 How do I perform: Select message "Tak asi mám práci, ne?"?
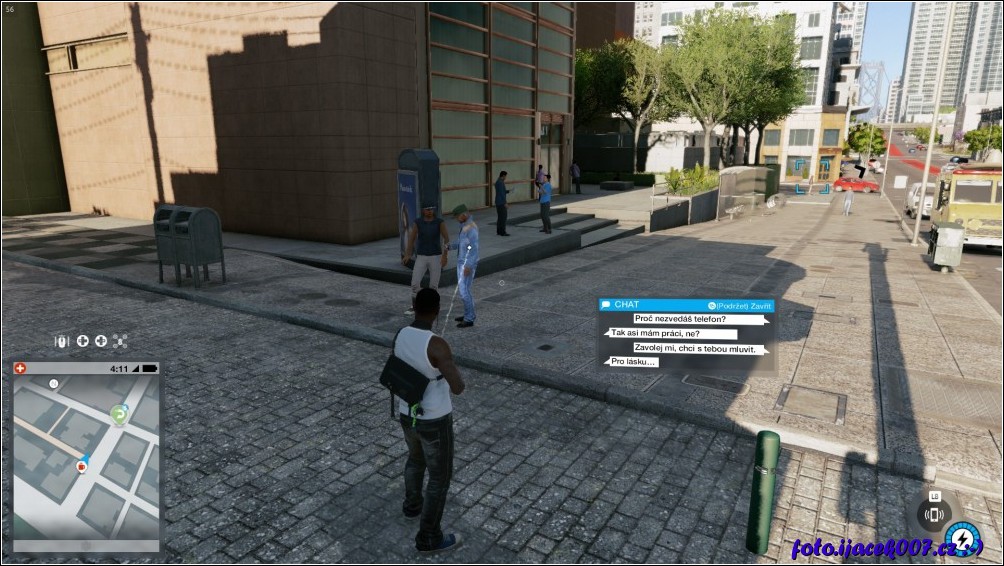672,334
